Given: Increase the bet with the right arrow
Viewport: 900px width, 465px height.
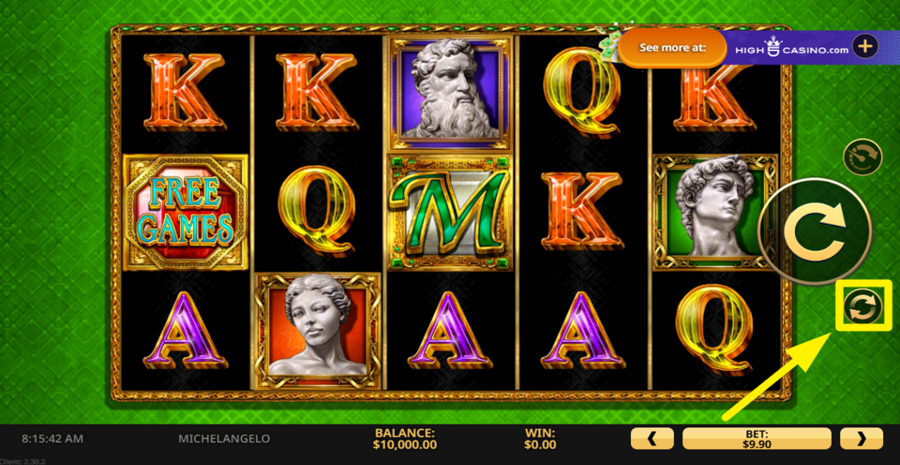Looking at the screenshot, I should (861, 438).
